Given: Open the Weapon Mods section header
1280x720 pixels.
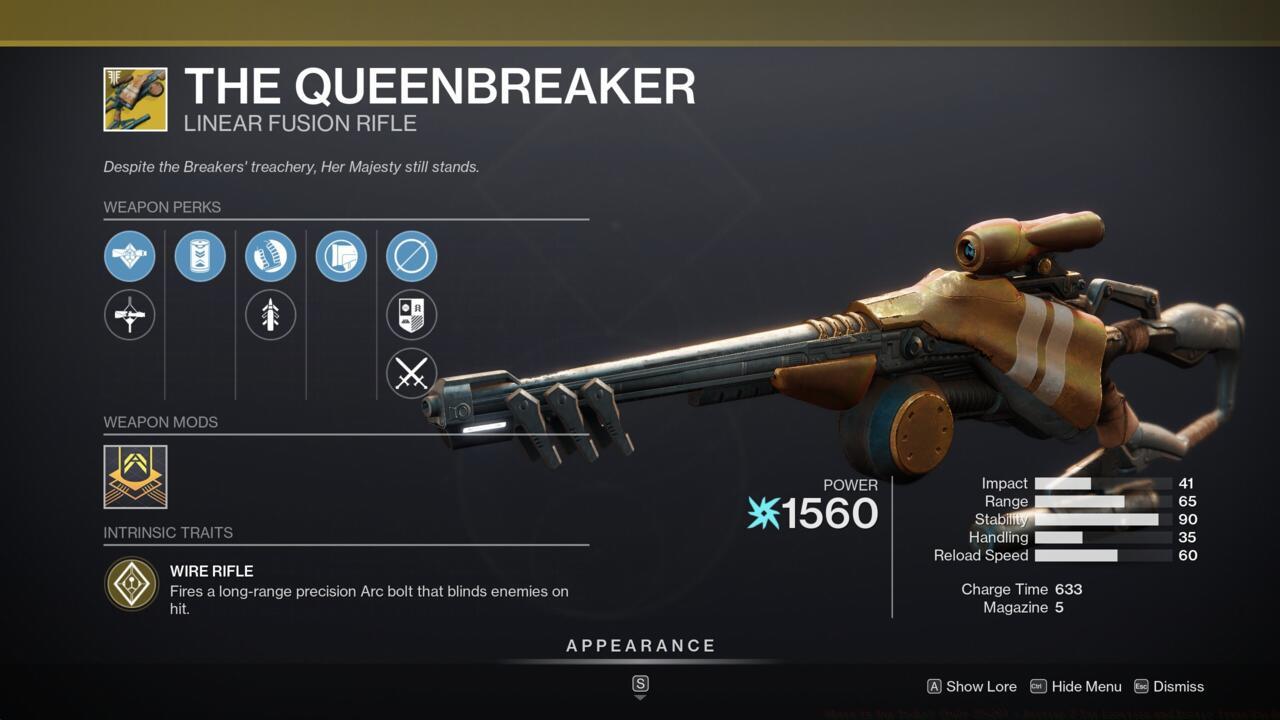Looking at the screenshot, I should (x=161, y=422).
